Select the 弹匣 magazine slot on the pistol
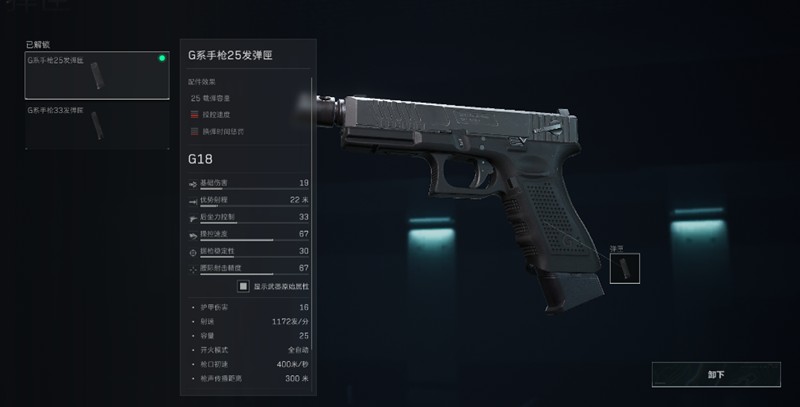Screen dimensions: 800x407 (624, 267)
